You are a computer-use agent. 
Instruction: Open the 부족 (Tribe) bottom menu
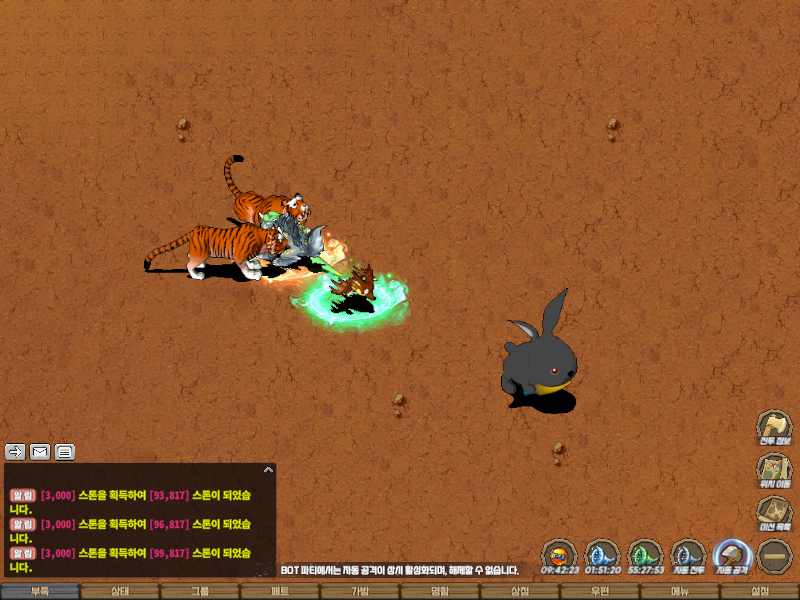coord(40,591)
